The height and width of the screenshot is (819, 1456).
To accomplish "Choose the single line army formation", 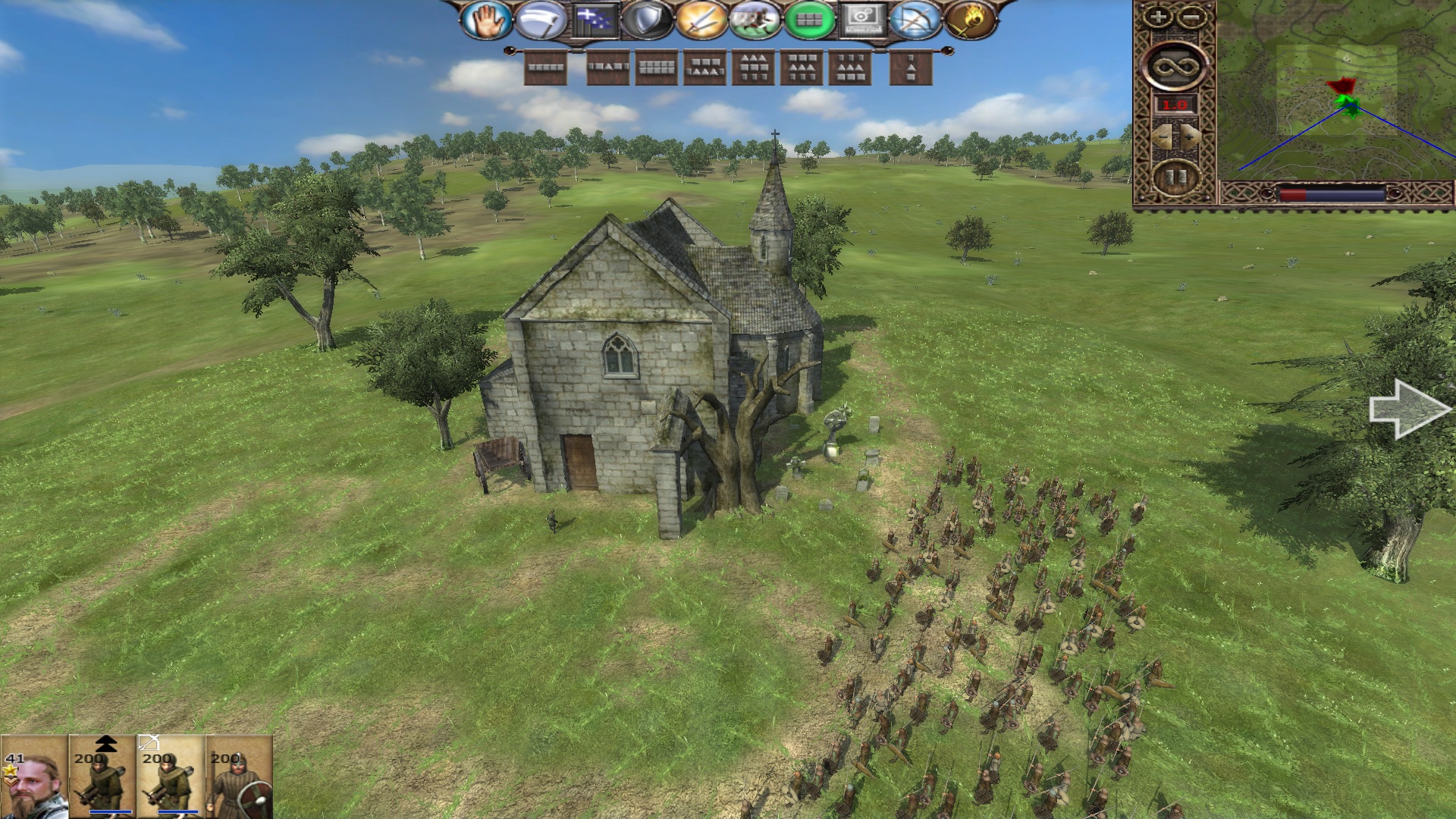I will pos(546,68).
